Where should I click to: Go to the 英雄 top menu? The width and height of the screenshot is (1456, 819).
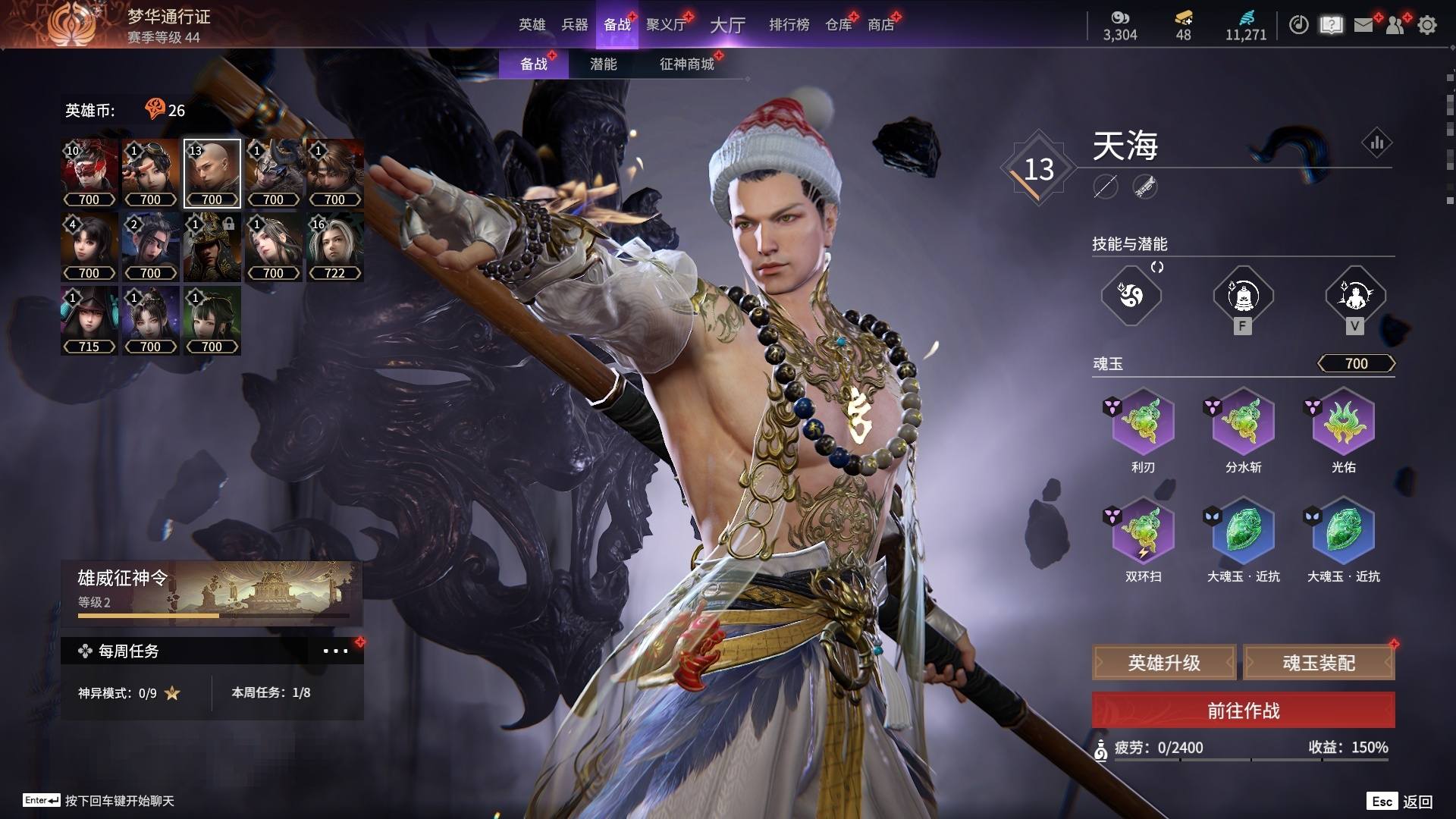tap(532, 25)
